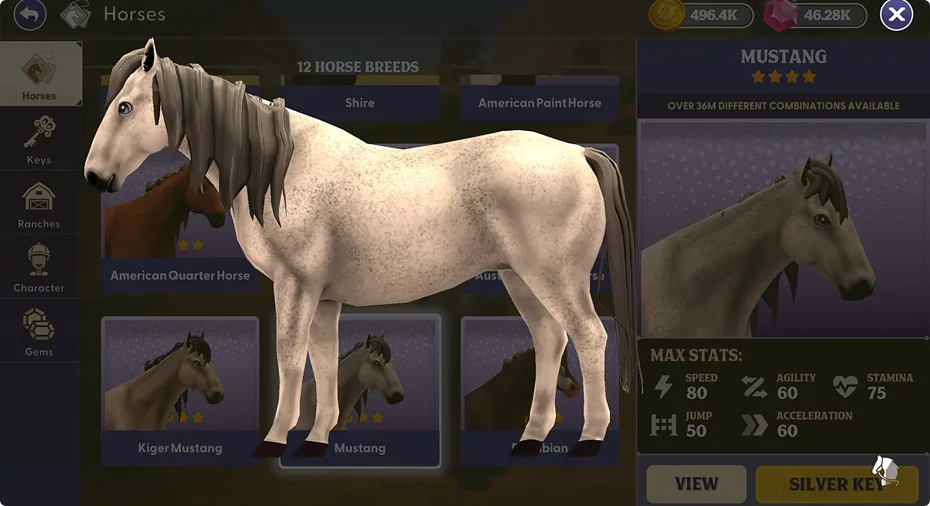The image size is (930, 506).
Task: Choose the American Paint Horse breed
Action: (539, 102)
